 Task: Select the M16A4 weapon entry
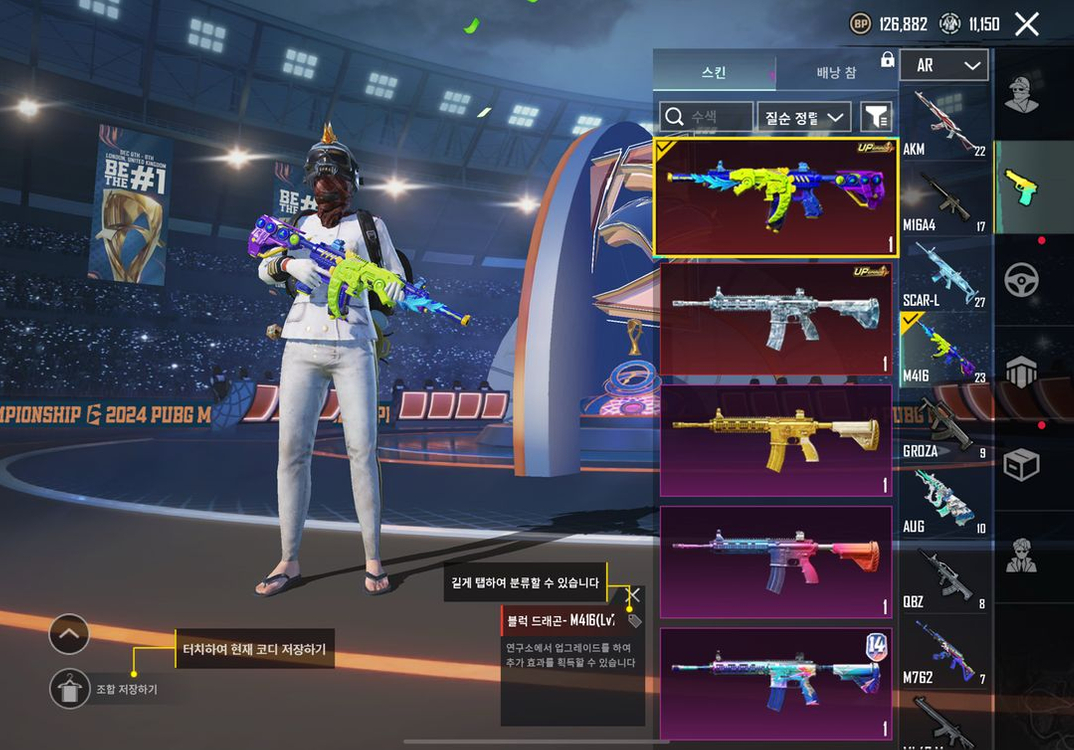click(945, 198)
